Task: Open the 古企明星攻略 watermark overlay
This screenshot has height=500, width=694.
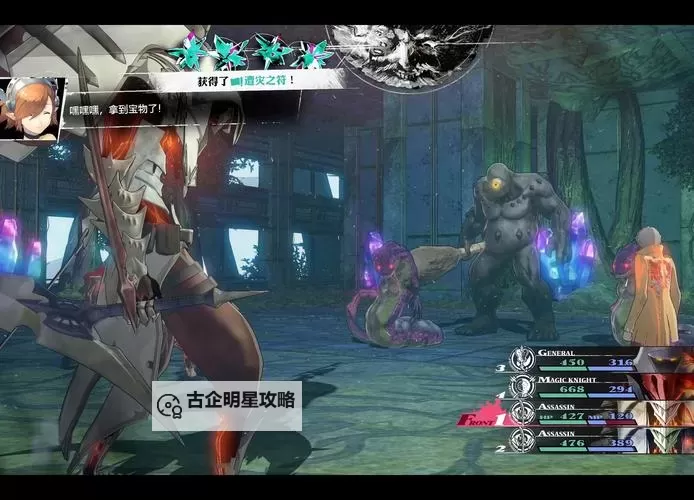Action: coord(227,403)
